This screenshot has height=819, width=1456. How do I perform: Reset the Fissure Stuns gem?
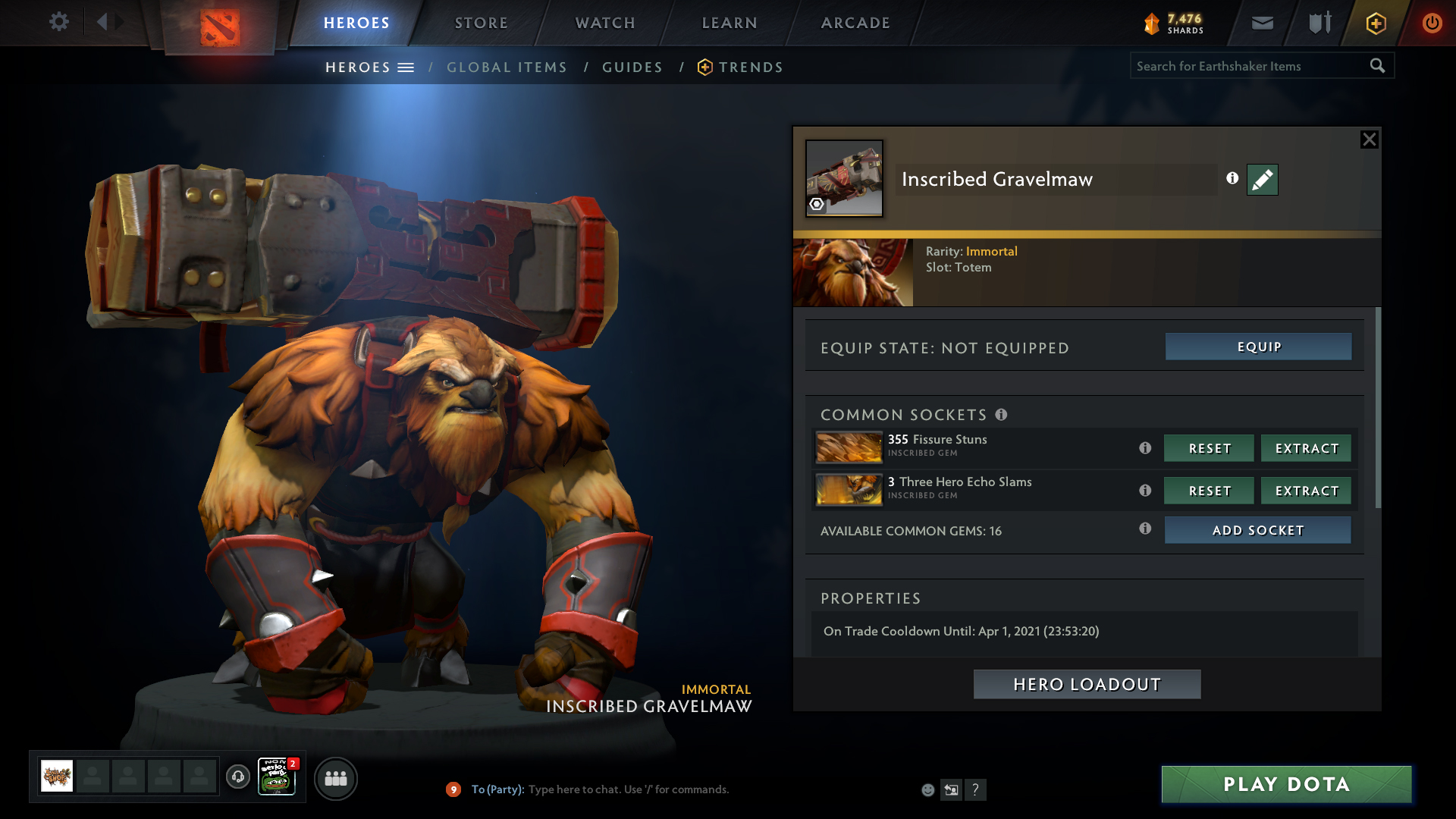[x=1209, y=448]
